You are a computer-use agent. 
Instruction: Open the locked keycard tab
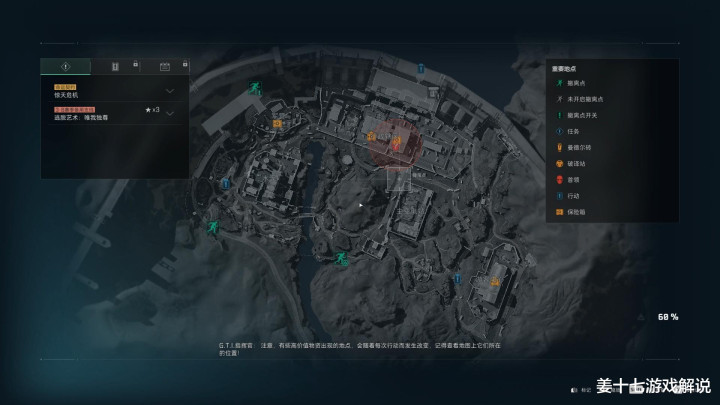(x=115, y=66)
